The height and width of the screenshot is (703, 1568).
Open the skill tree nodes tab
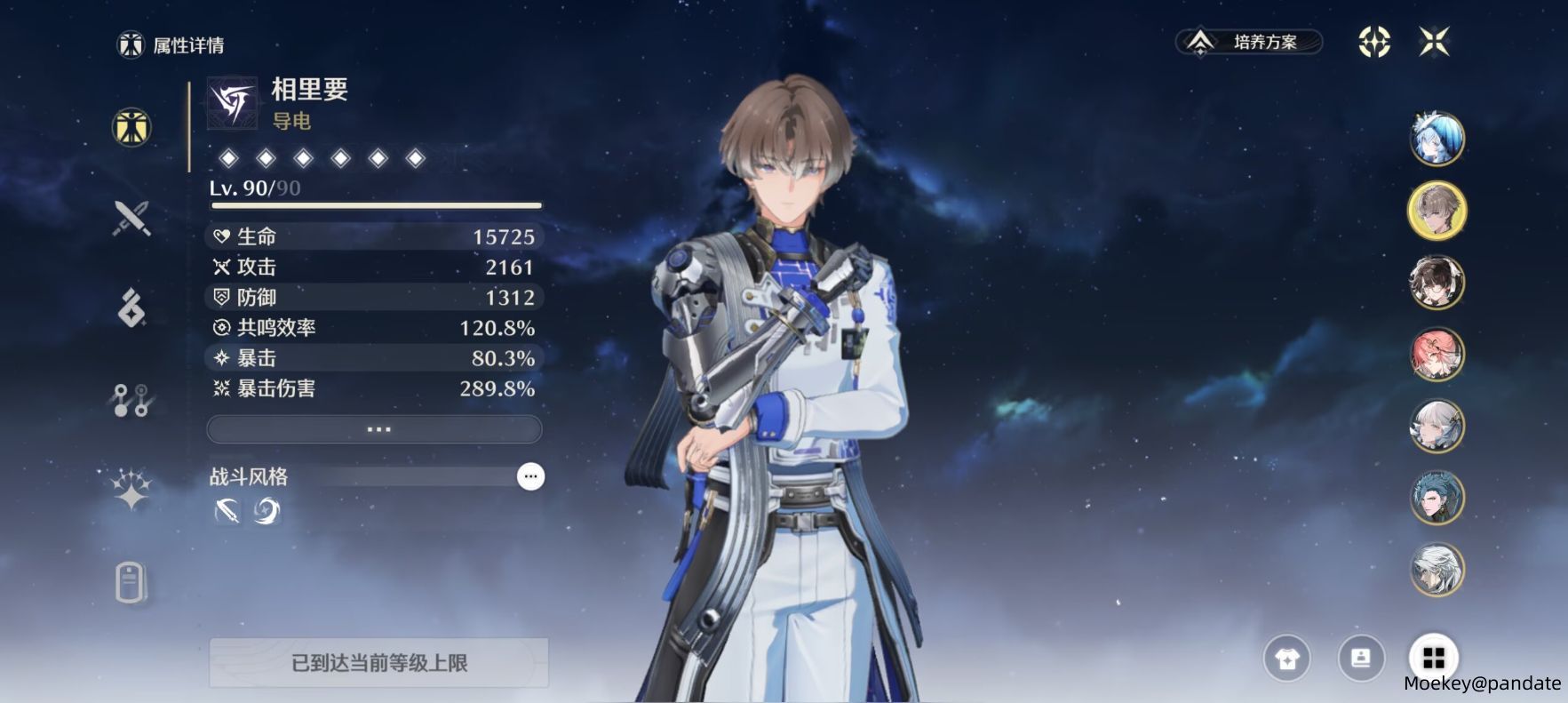[x=131, y=401]
